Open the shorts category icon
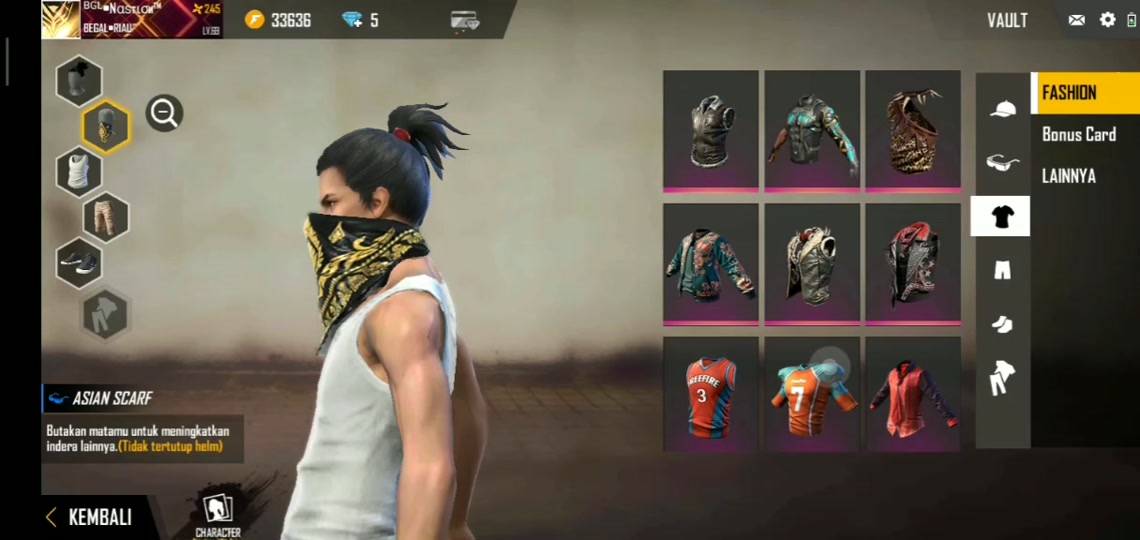The width and height of the screenshot is (1140, 540). 1002,270
